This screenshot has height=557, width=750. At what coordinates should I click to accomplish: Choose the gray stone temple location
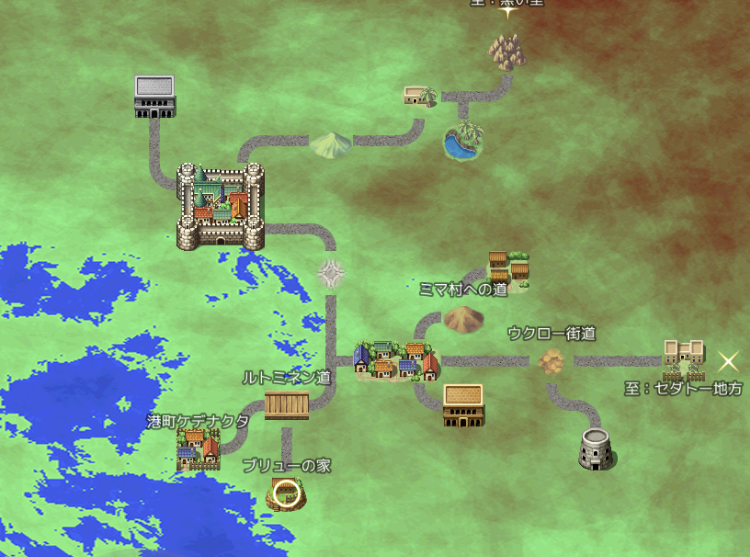(x=154, y=96)
